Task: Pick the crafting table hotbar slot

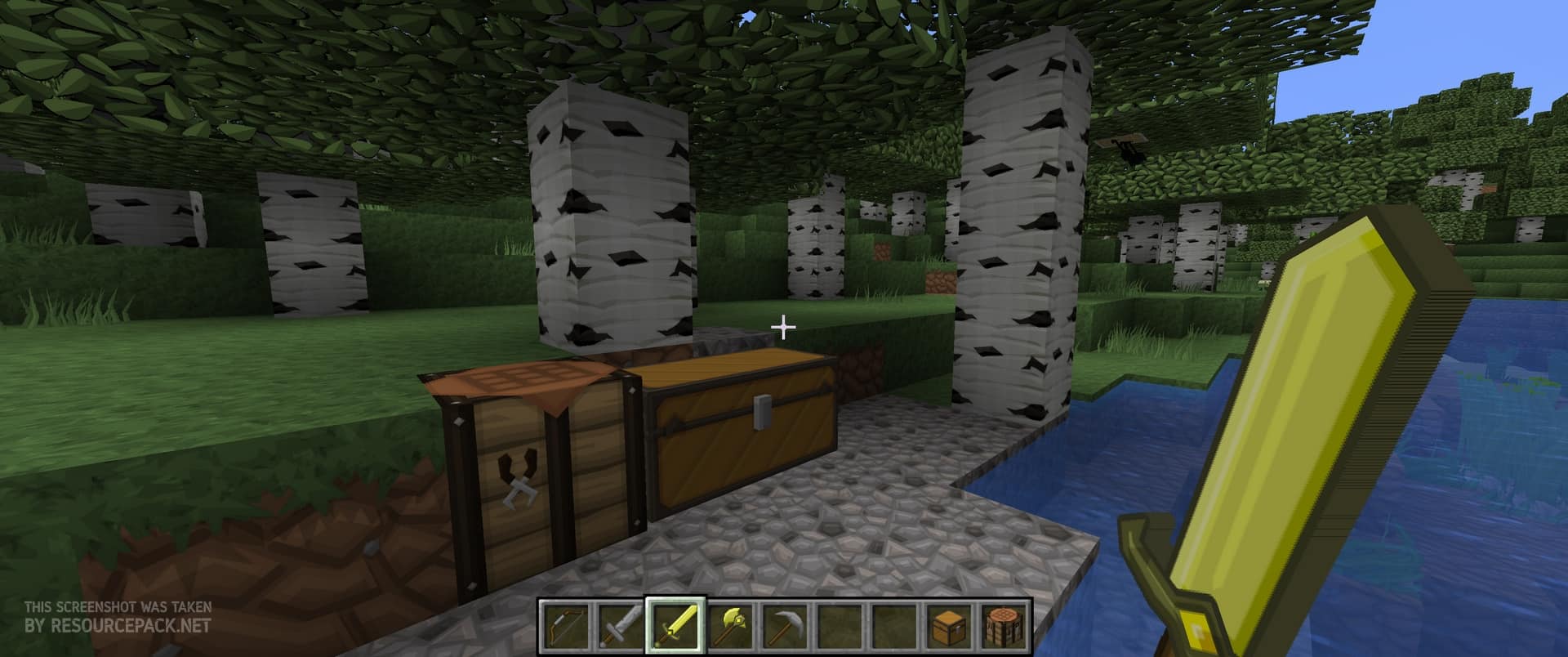Action: click(1006, 626)
